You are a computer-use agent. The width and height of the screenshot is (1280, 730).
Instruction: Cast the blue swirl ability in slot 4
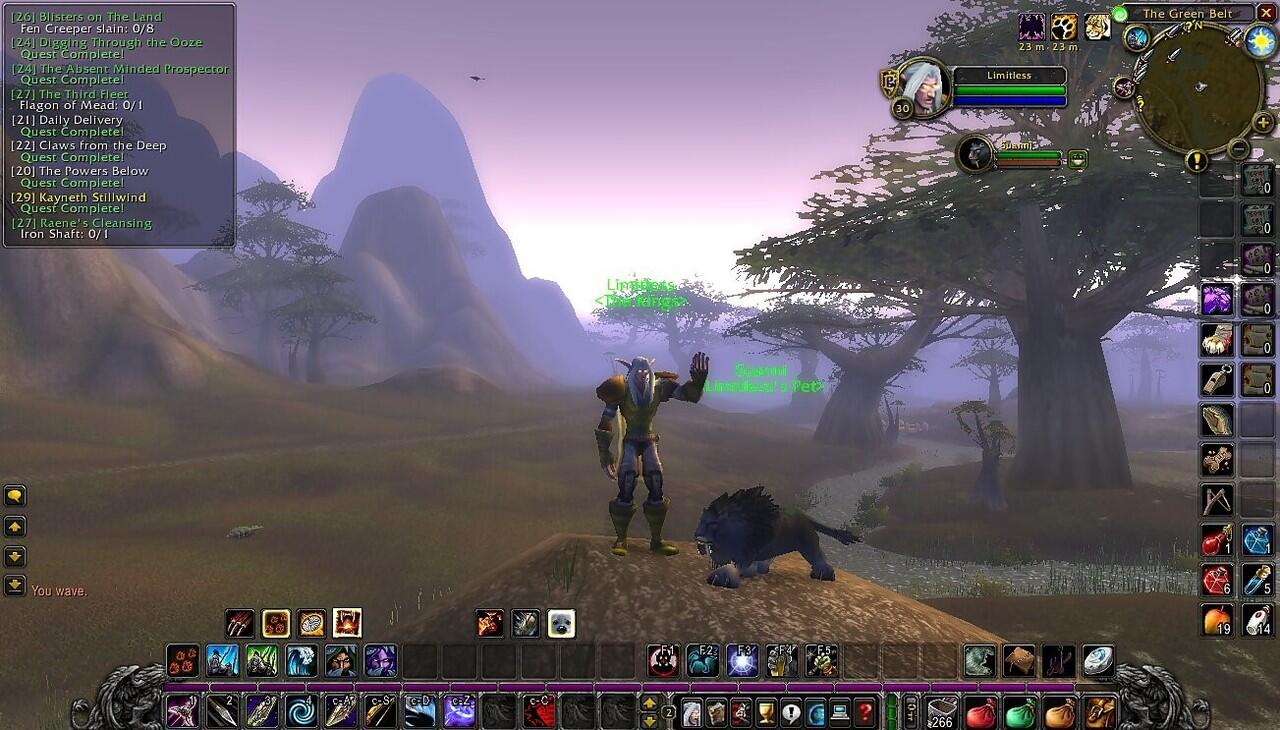click(x=301, y=712)
